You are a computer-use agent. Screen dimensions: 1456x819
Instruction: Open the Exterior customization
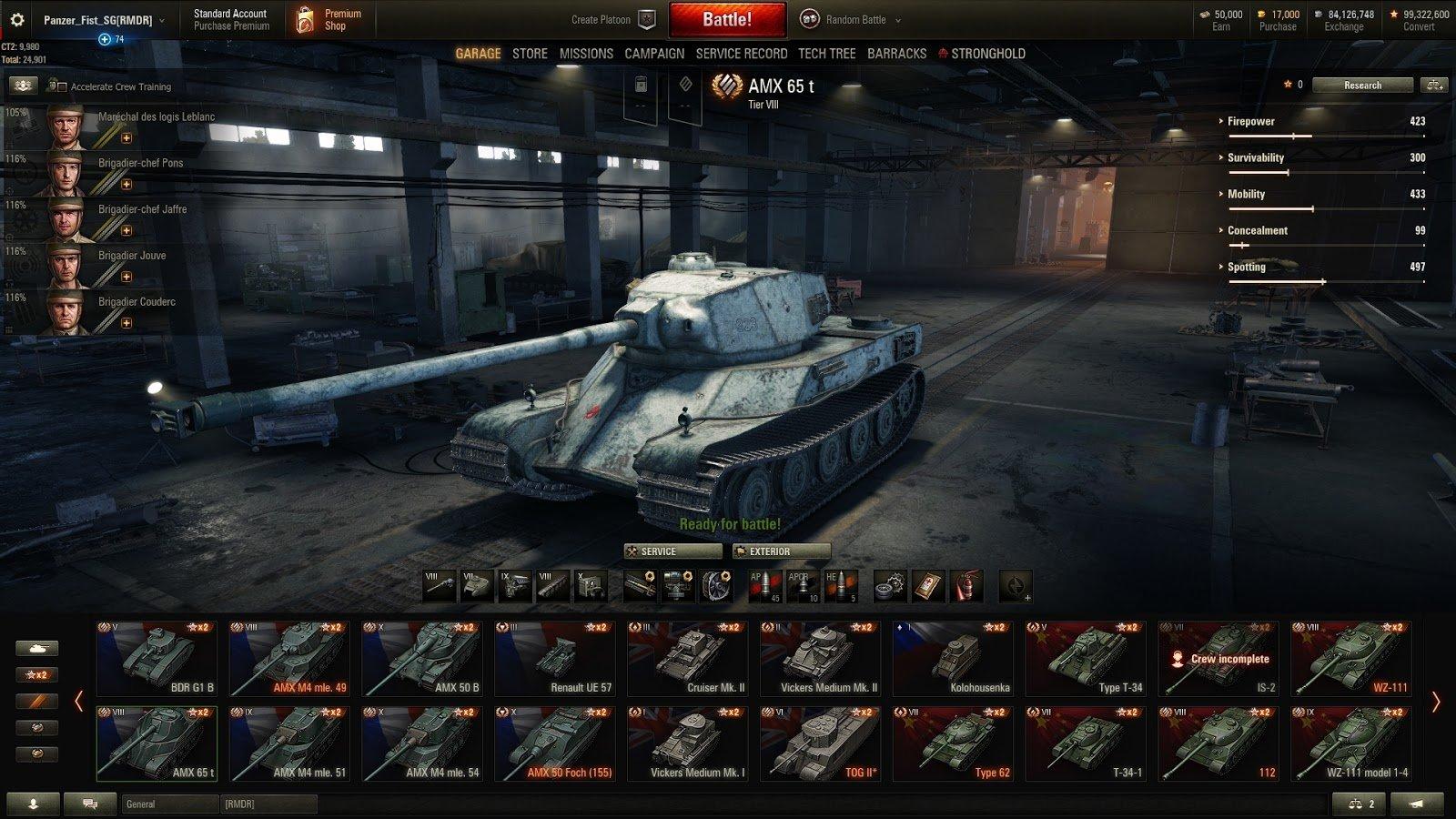click(782, 551)
